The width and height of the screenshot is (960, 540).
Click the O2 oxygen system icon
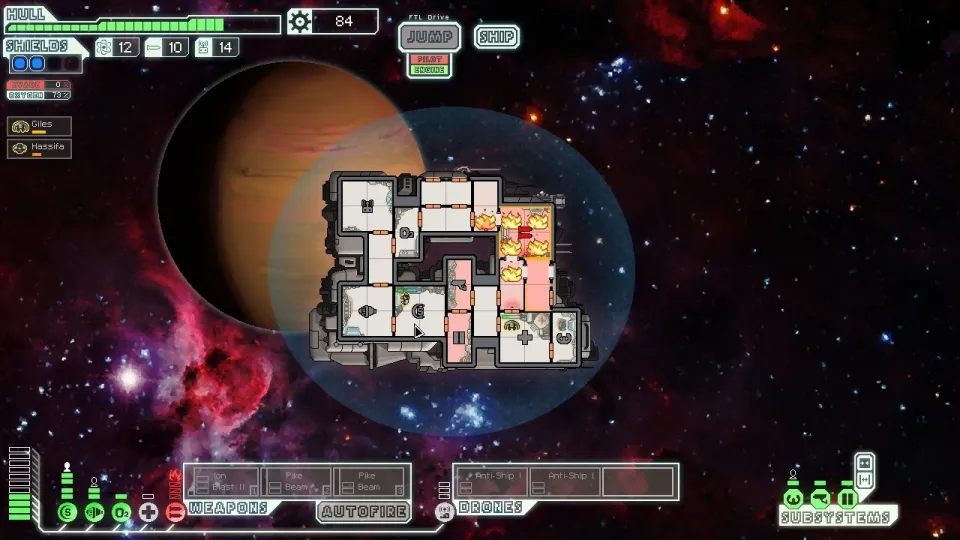tap(121, 512)
